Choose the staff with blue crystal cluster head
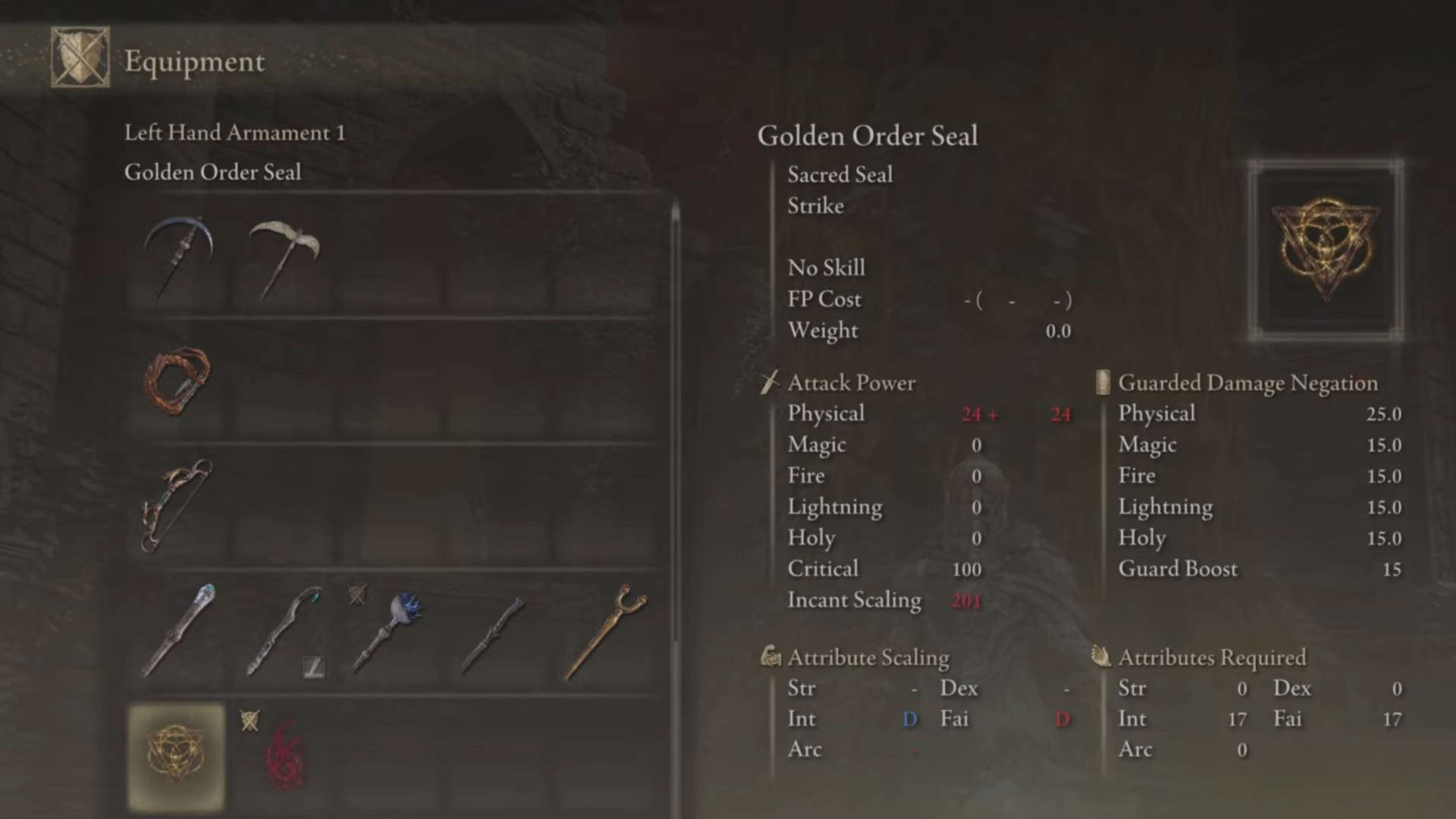Image resolution: width=1456 pixels, height=819 pixels. point(389,631)
